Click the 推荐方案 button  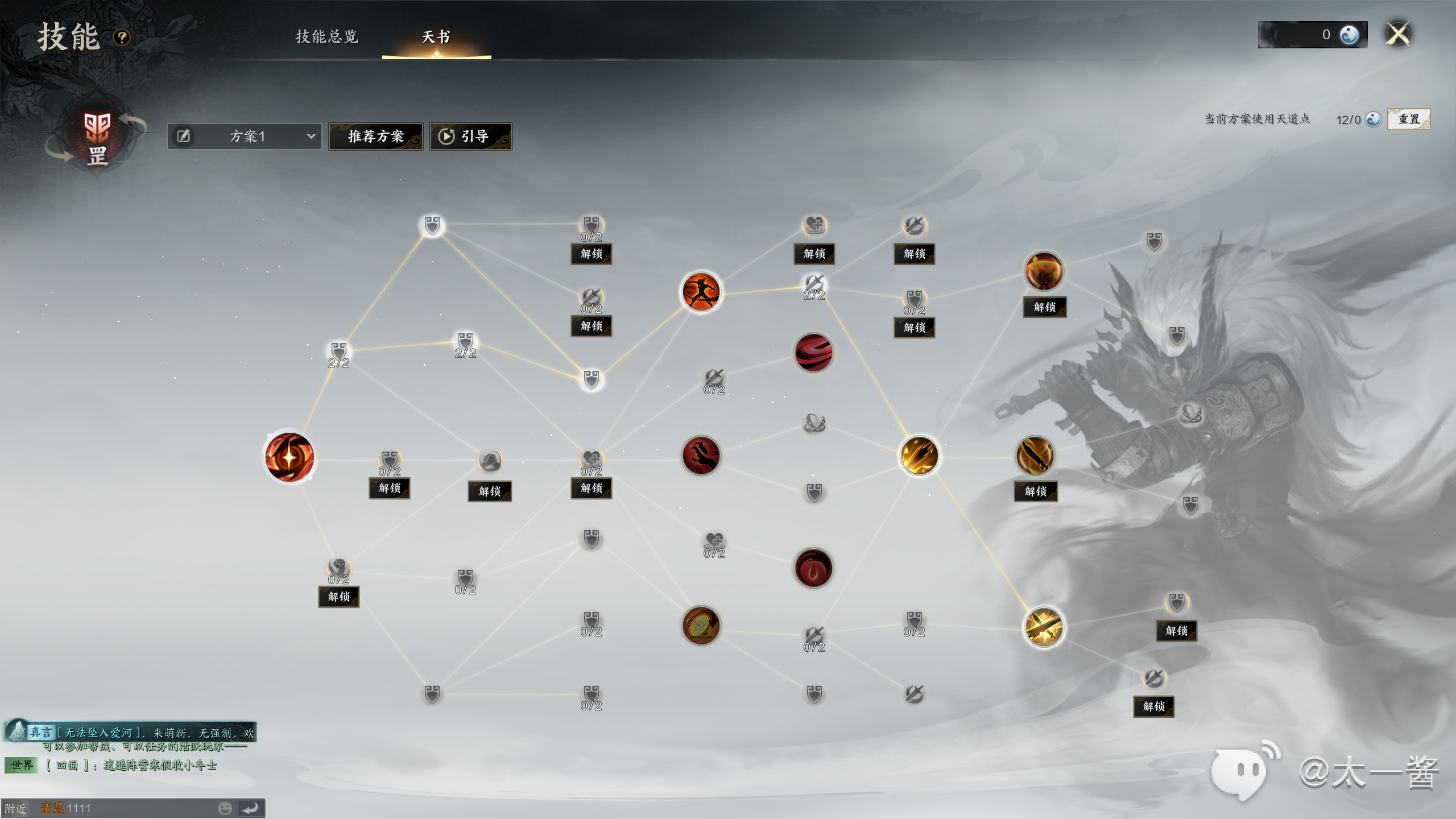[x=375, y=136]
